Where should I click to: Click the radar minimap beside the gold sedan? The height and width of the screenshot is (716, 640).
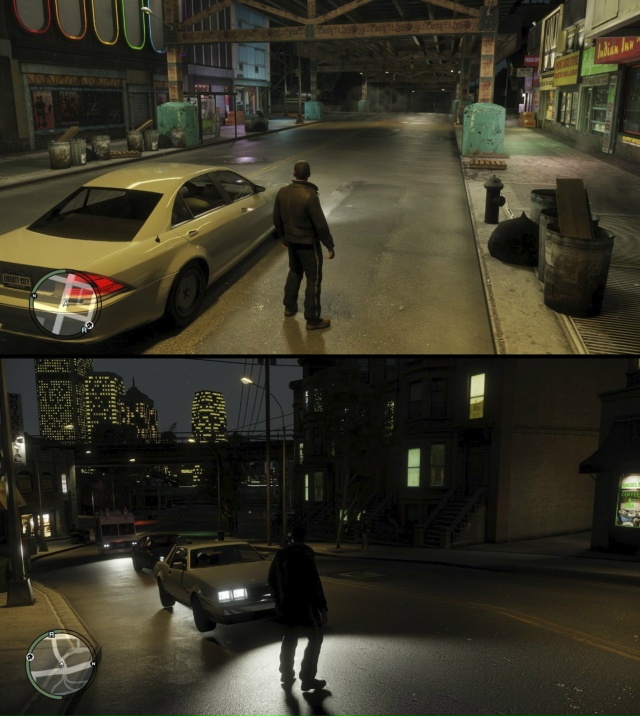[x=65, y=303]
